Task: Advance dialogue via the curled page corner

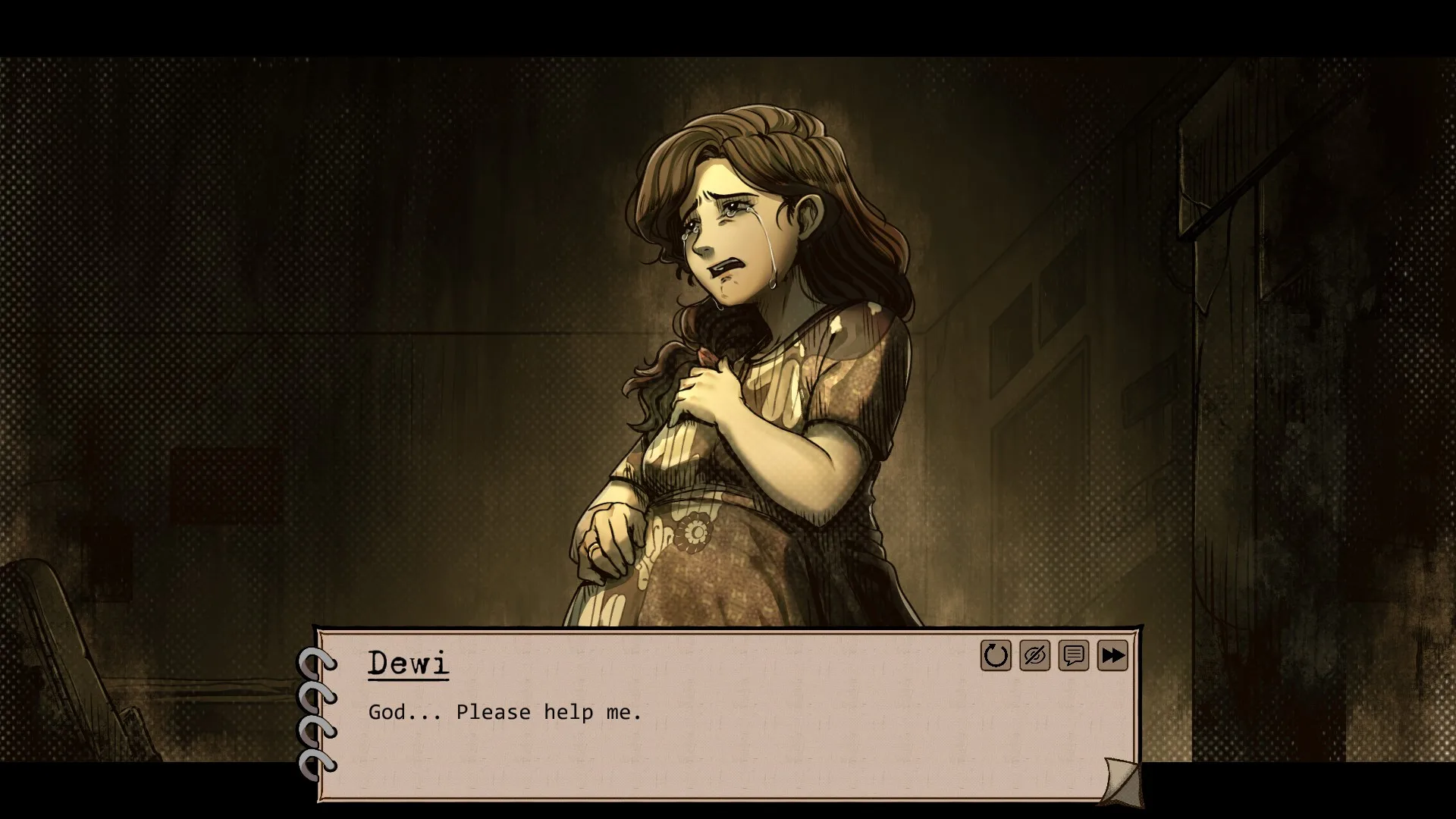Action: pos(1122,781)
